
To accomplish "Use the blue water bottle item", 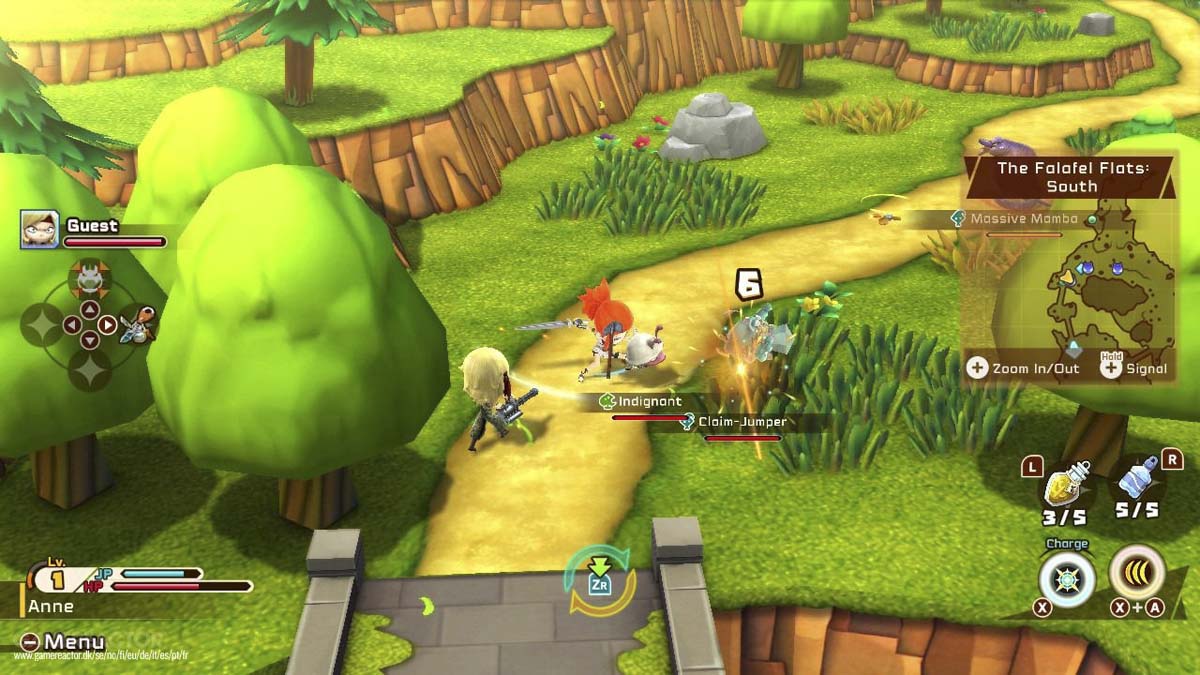I will (x=1137, y=481).
